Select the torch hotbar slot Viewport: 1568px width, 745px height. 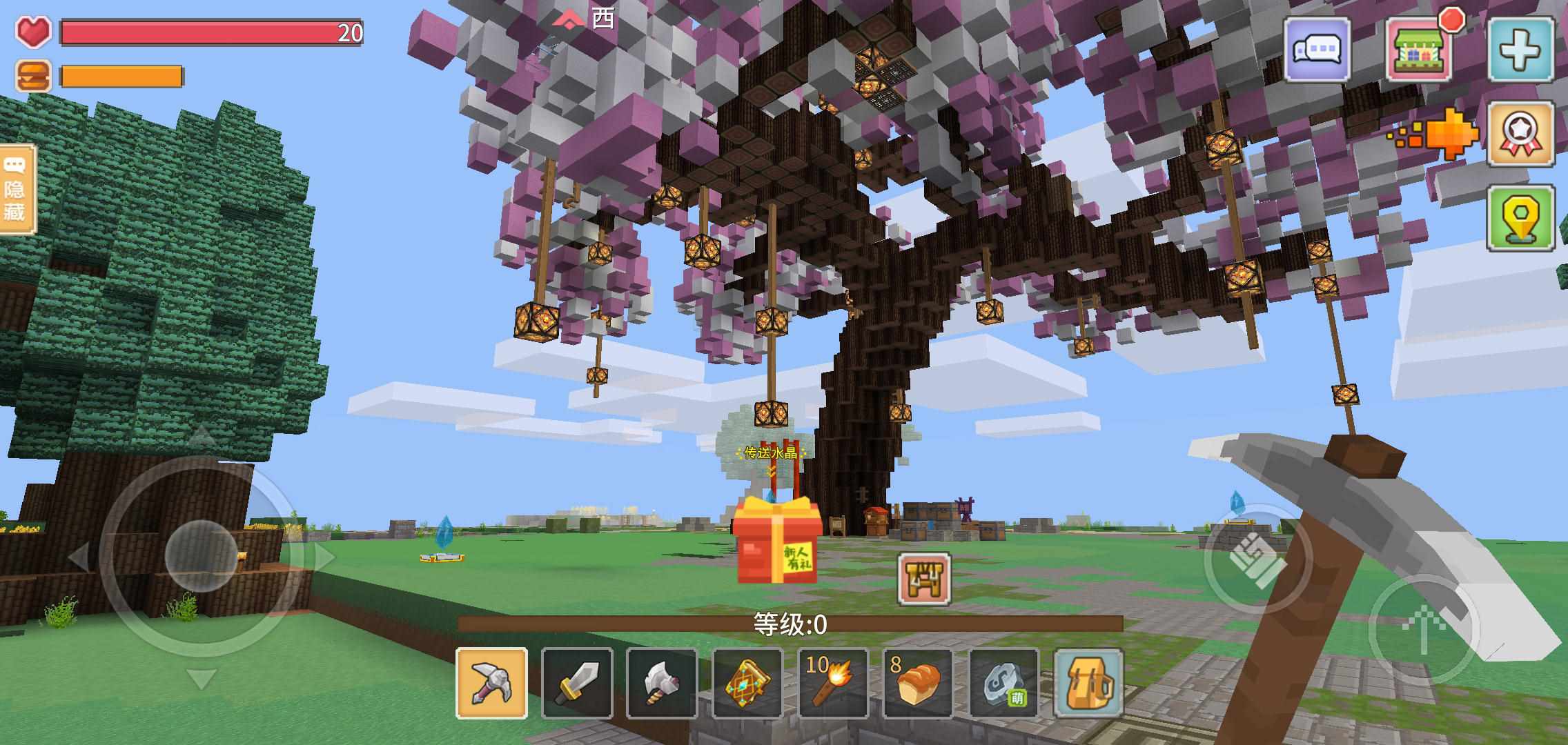tap(833, 684)
